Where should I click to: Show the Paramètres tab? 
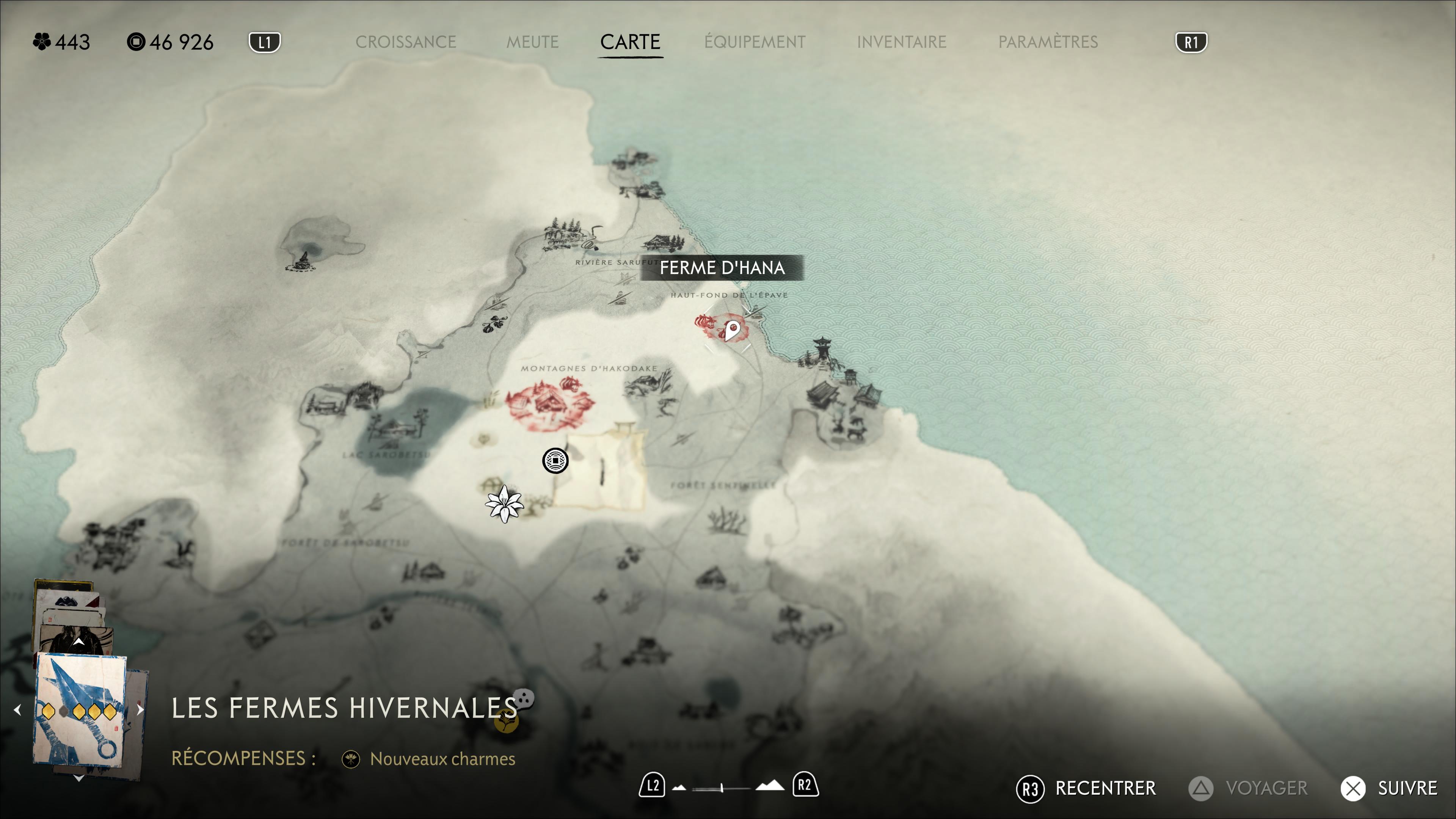[1048, 42]
